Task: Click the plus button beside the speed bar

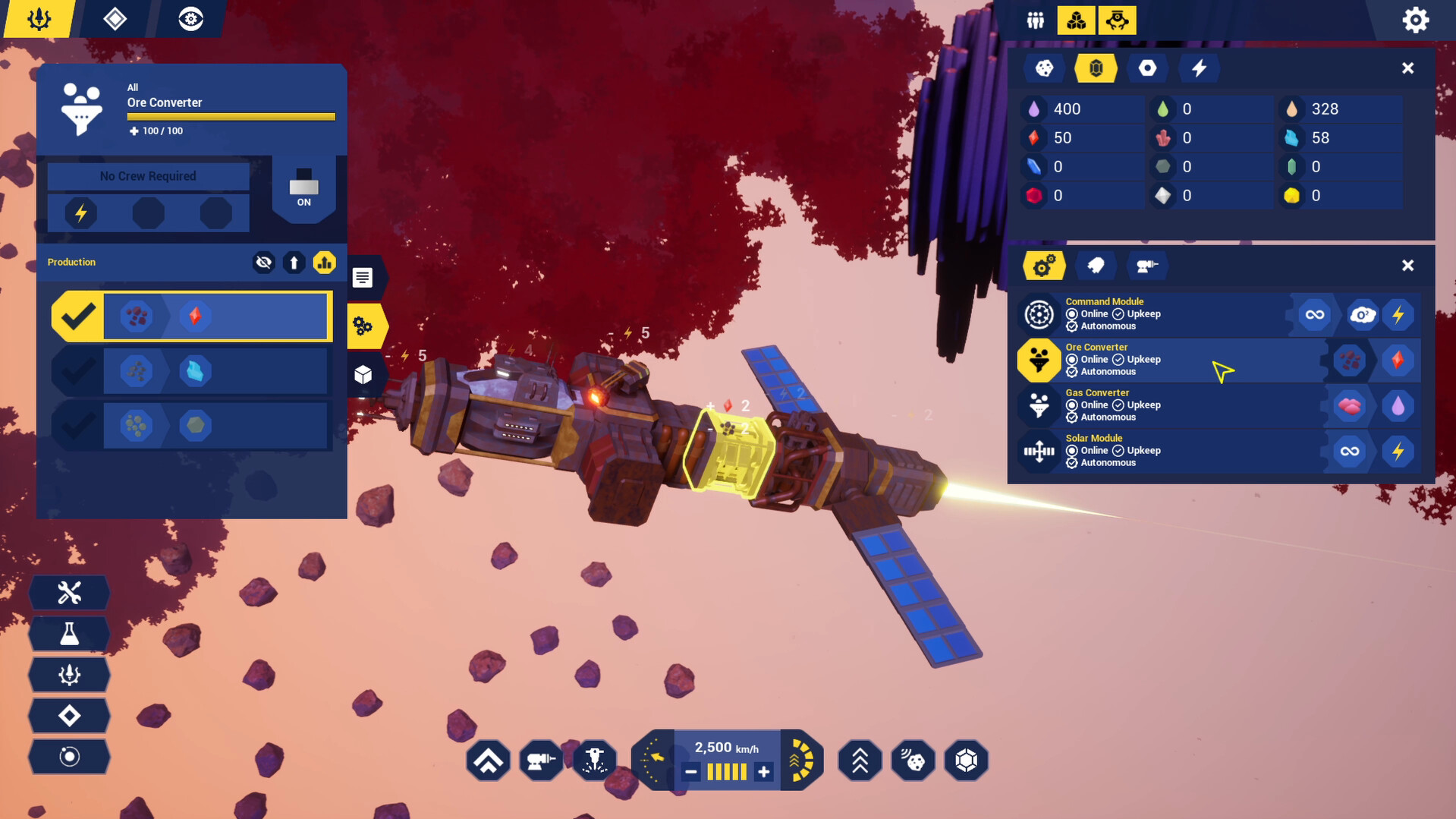Action: [x=763, y=771]
